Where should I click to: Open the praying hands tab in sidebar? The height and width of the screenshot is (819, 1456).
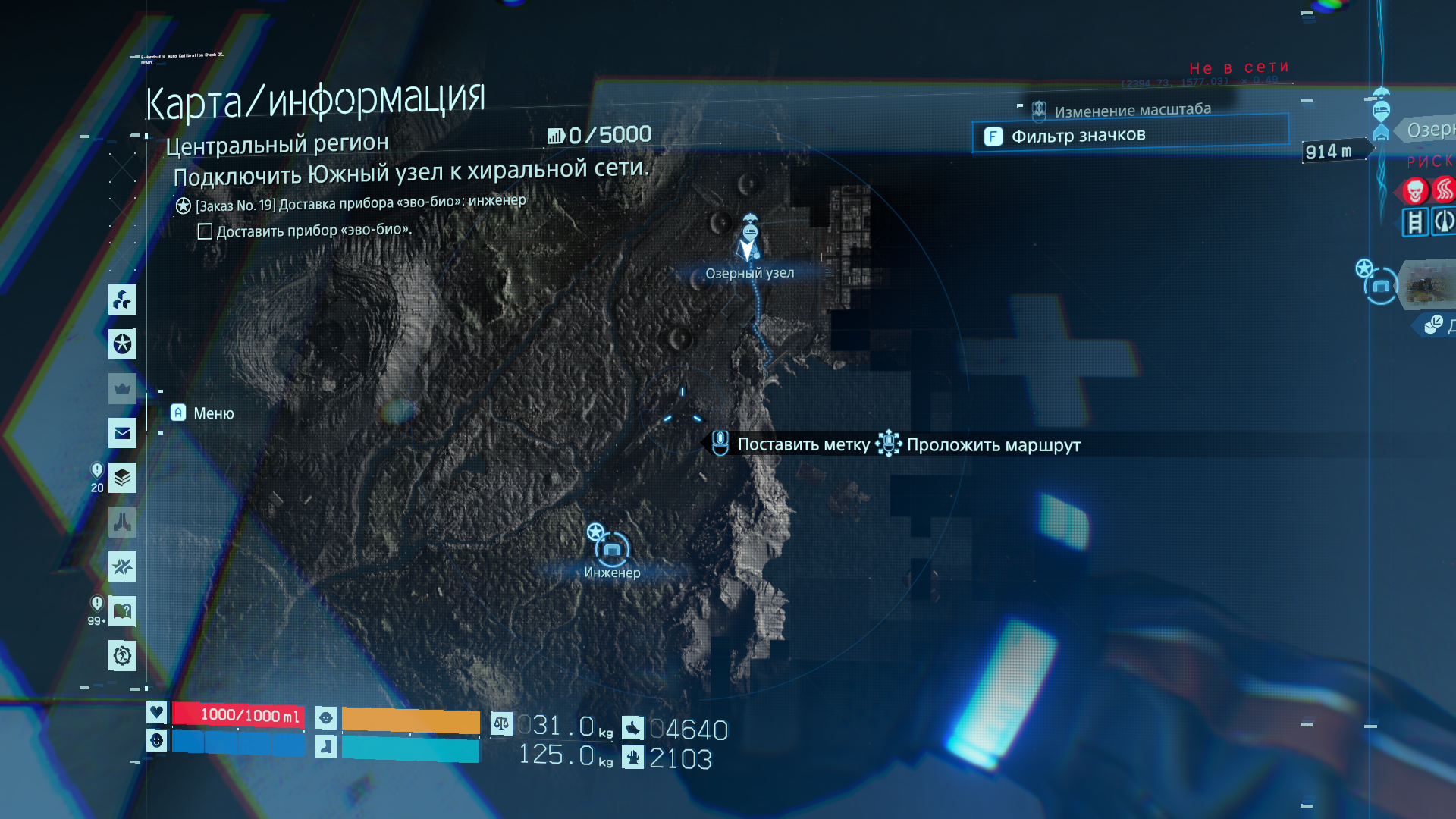[122, 522]
